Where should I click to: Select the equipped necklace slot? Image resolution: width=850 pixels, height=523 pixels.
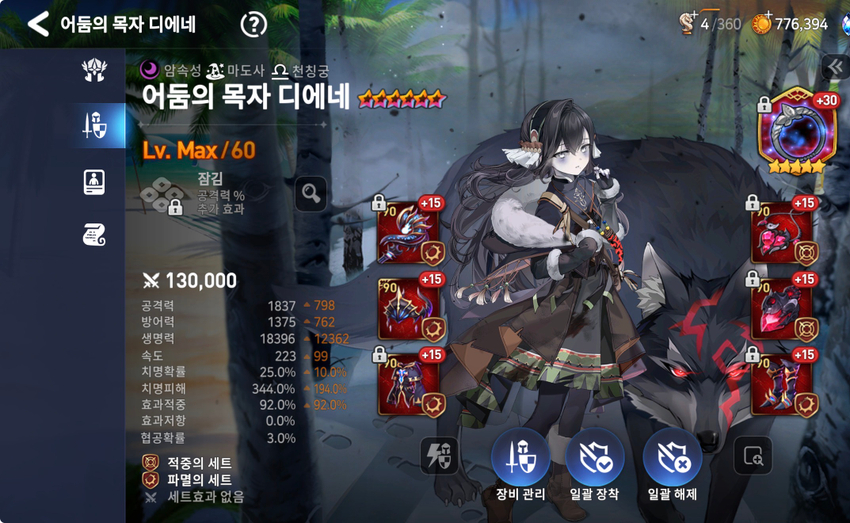click(783, 230)
